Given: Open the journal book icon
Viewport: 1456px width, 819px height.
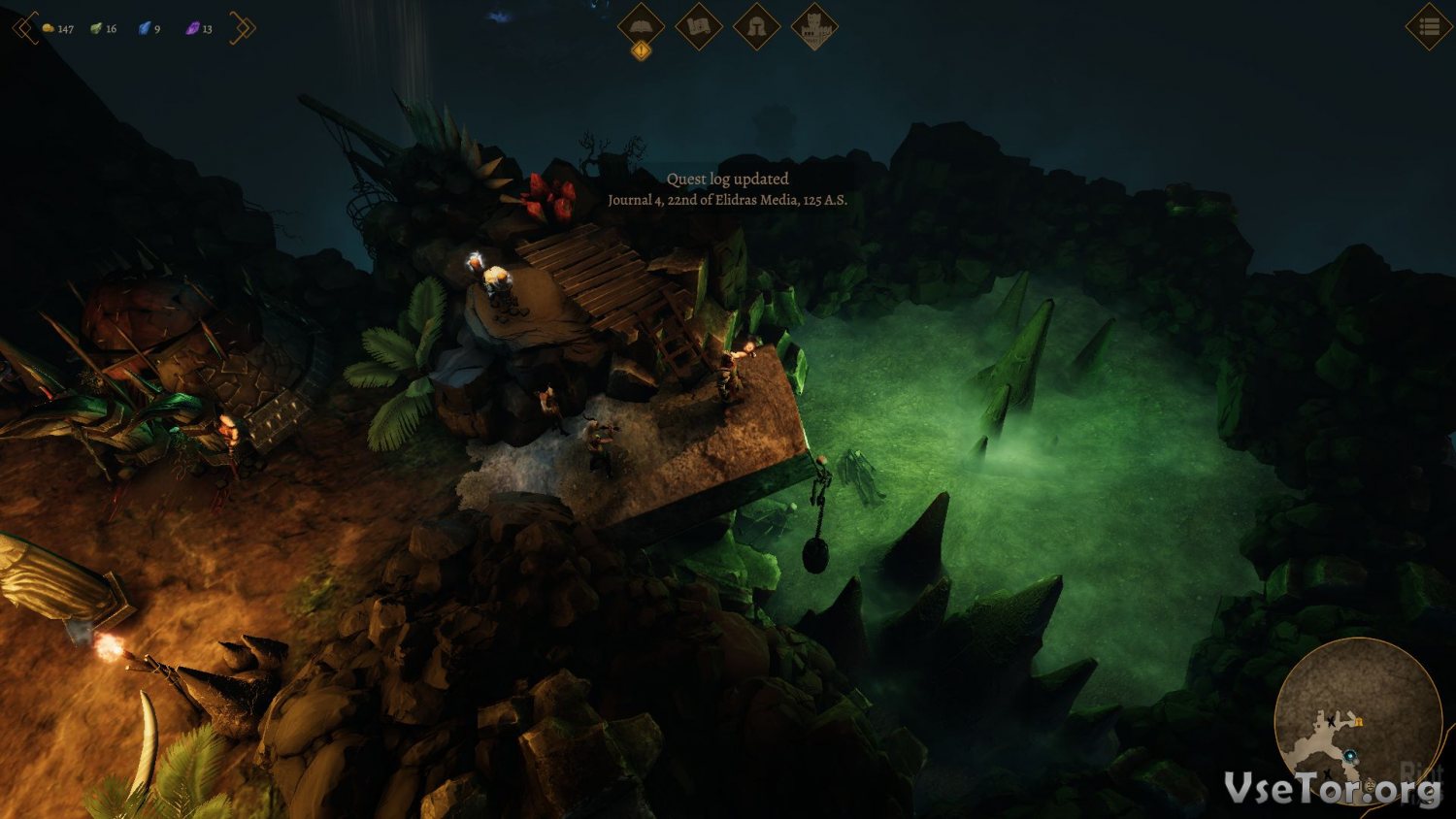Looking at the screenshot, I should [x=641, y=26].
